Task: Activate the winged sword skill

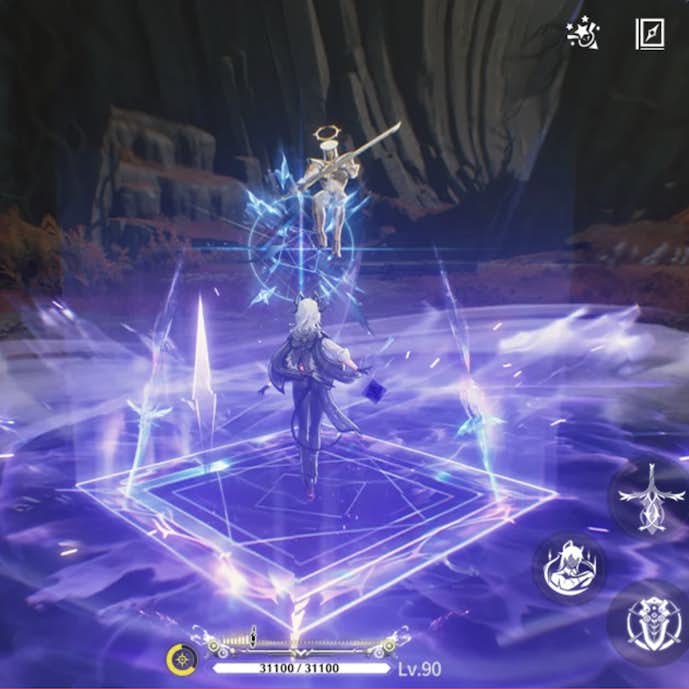Action: pyautogui.click(x=650, y=495)
